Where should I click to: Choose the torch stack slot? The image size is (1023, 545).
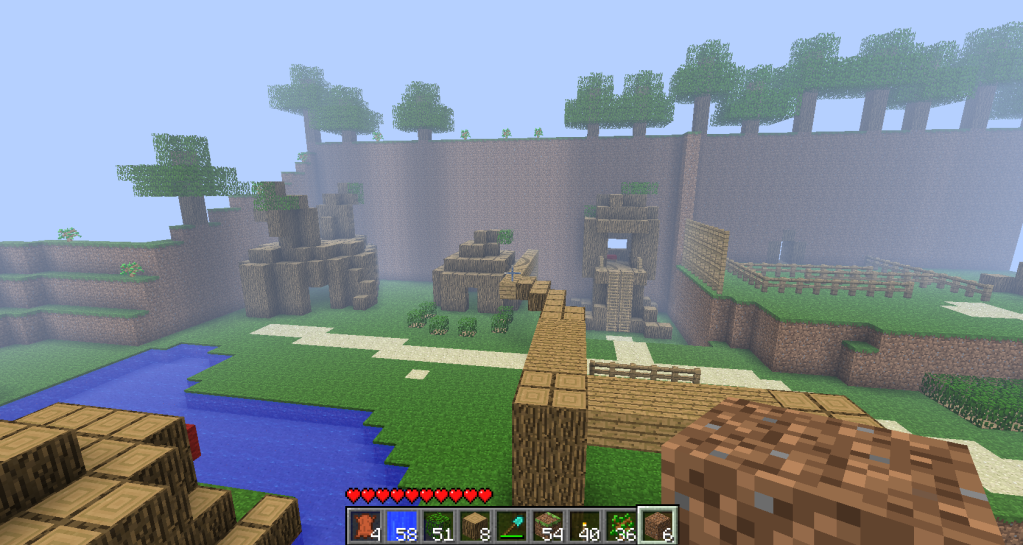(x=585, y=524)
